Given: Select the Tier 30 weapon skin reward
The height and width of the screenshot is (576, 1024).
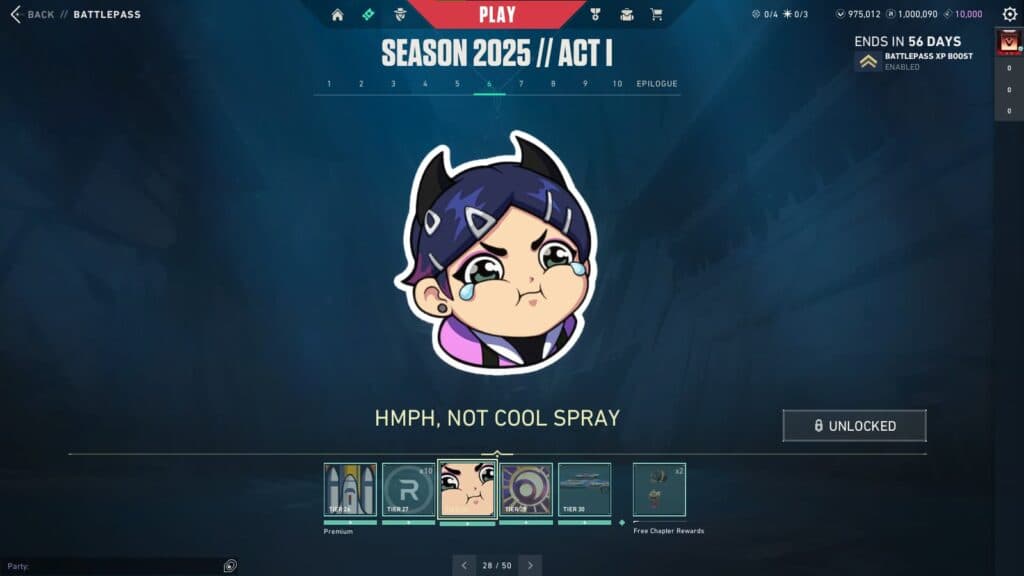Looking at the screenshot, I should [x=584, y=489].
